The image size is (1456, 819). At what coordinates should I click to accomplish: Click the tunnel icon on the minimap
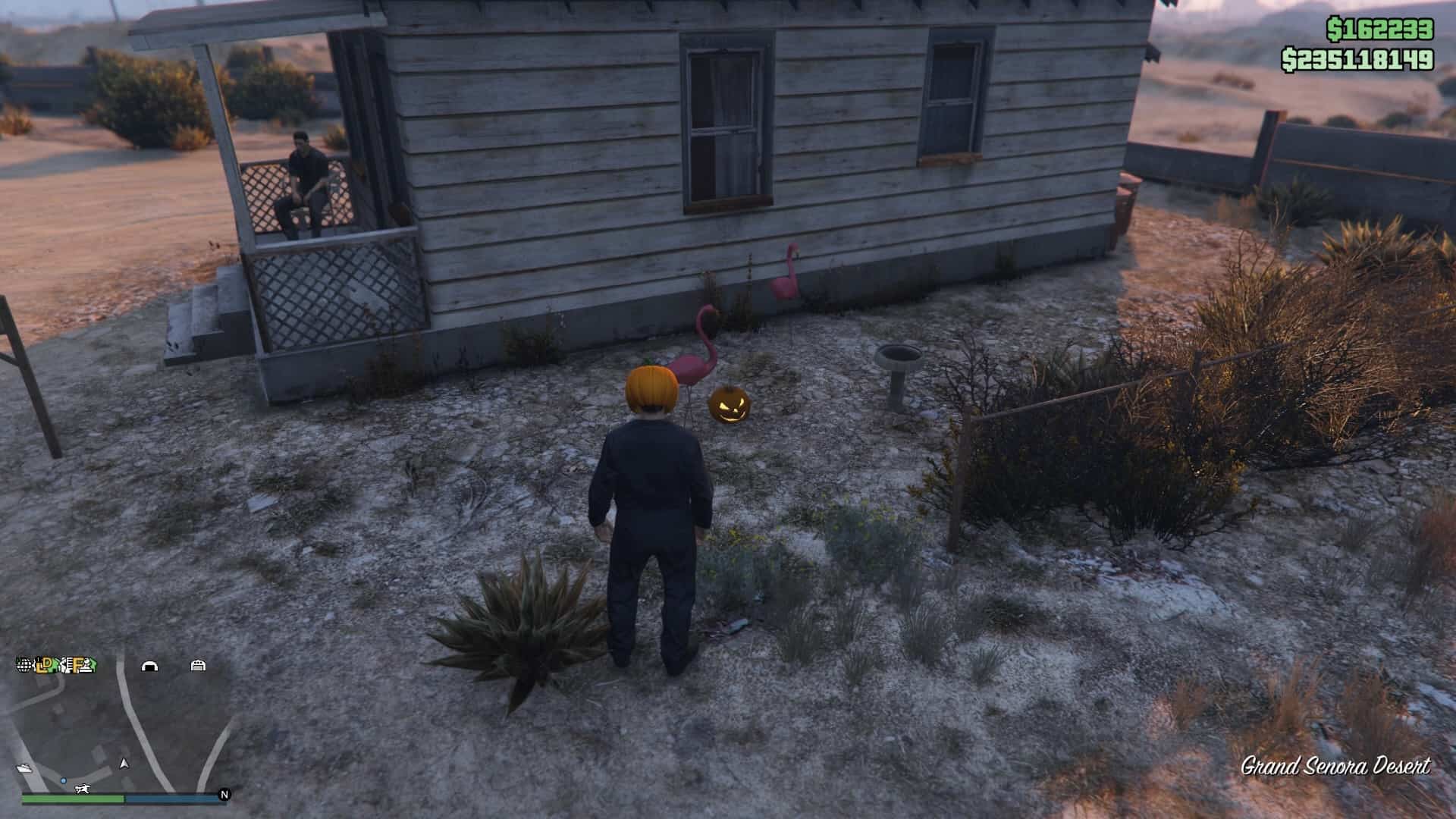click(x=150, y=667)
